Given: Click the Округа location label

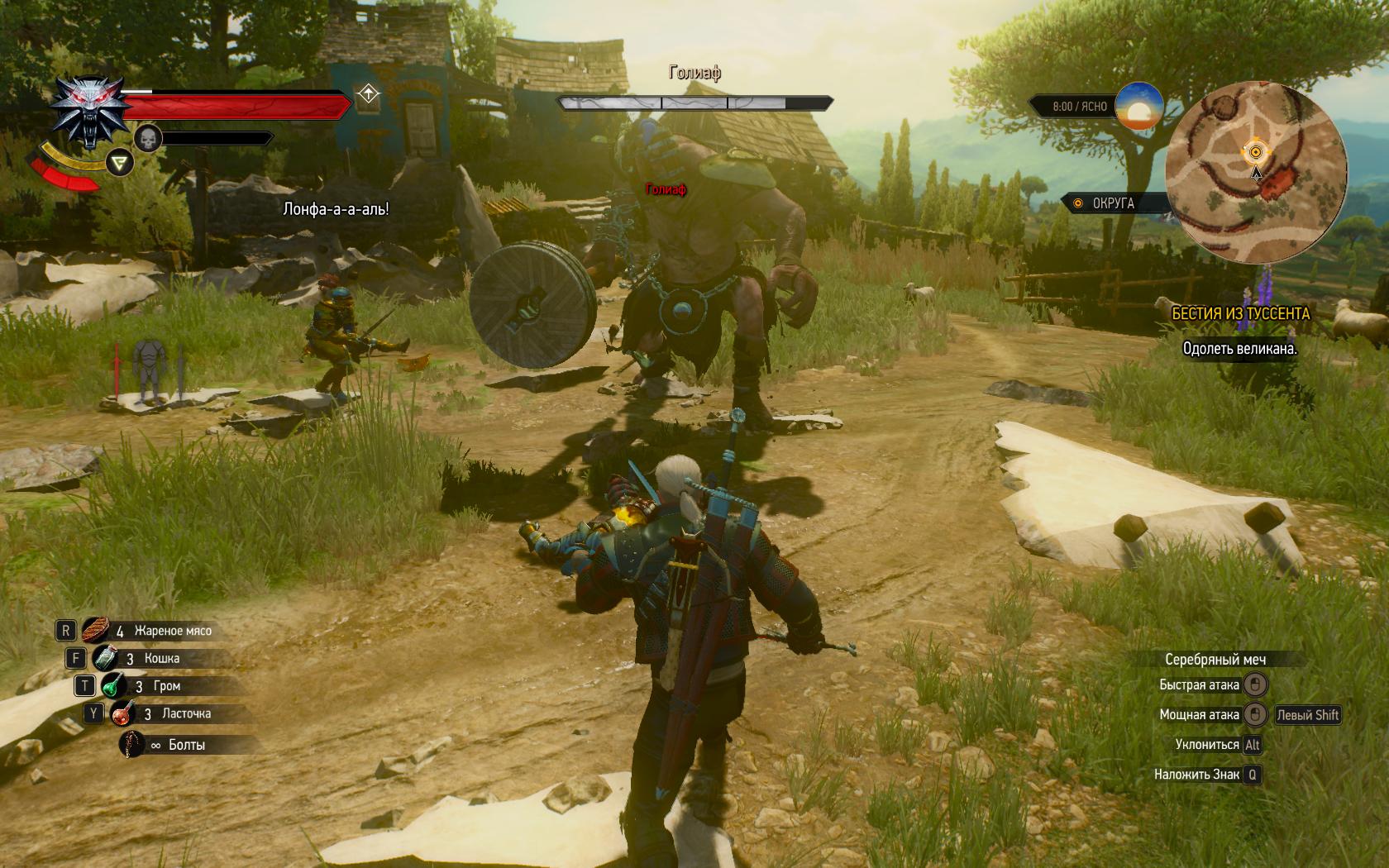Looking at the screenshot, I should pos(1113,203).
